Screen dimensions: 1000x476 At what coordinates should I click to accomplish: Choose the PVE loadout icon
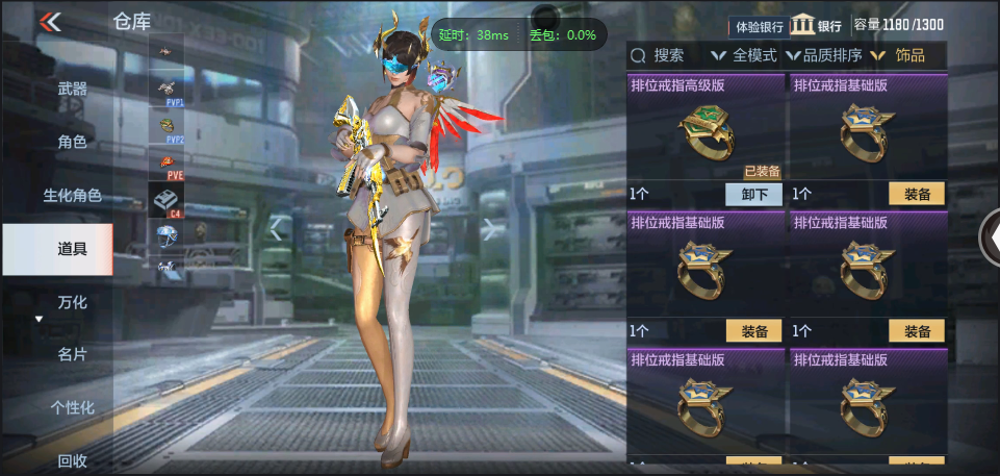coord(170,165)
